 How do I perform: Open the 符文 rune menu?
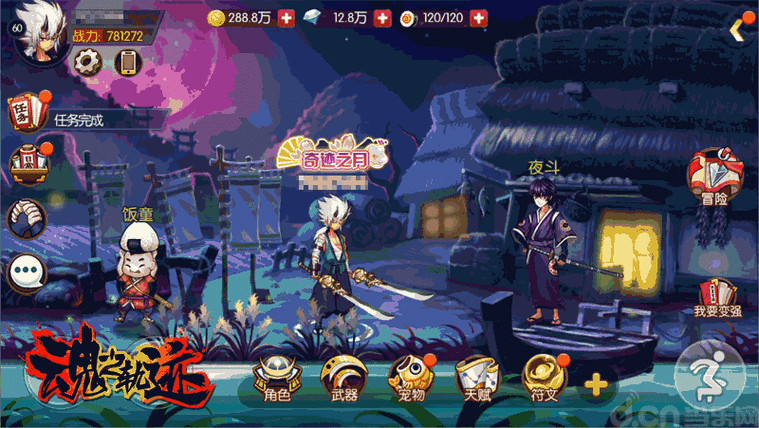pyautogui.click(x=541, y=378)
